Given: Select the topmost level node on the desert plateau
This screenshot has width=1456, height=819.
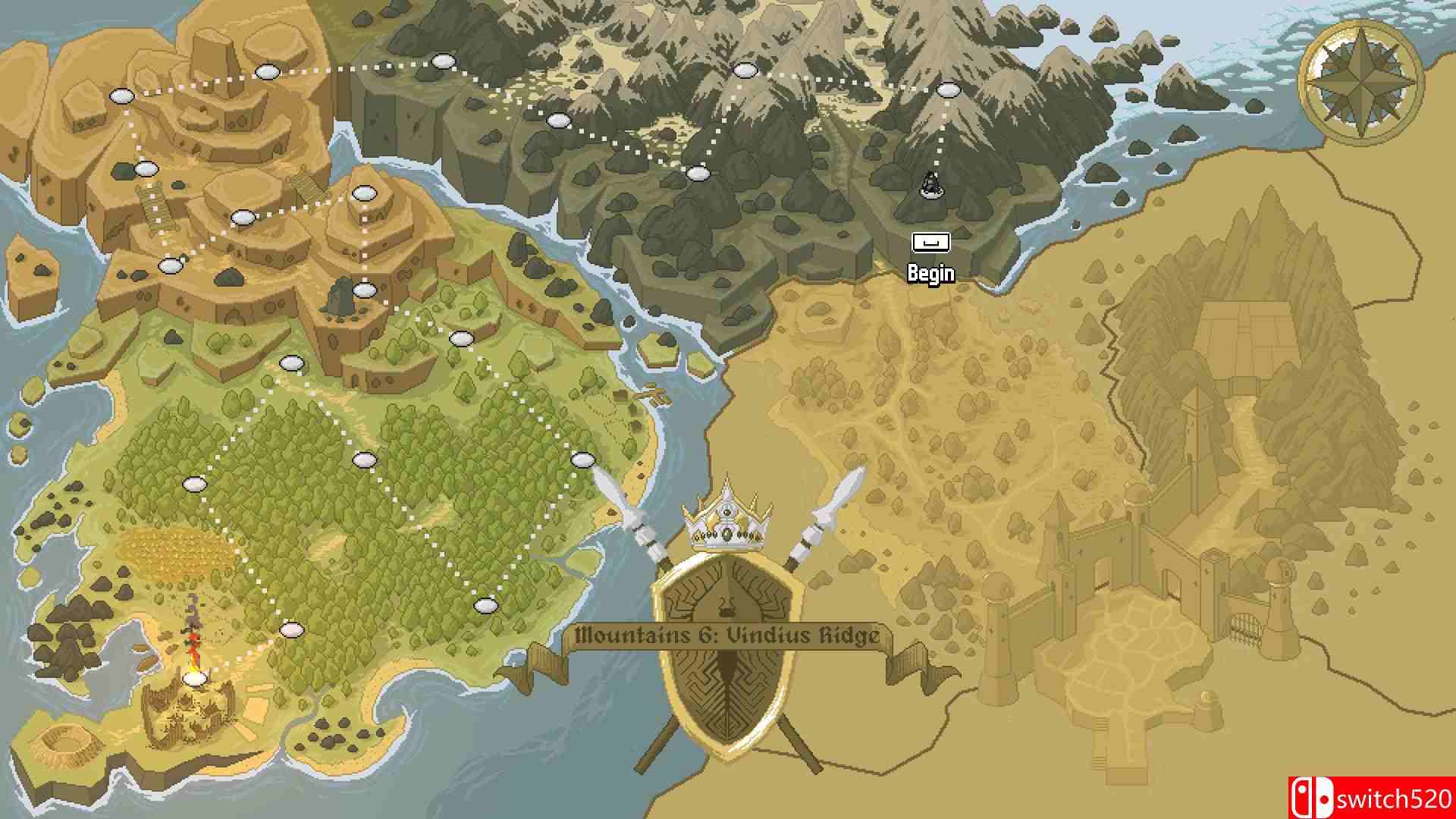Looking at the screenshot, I should tap(268, 71).
